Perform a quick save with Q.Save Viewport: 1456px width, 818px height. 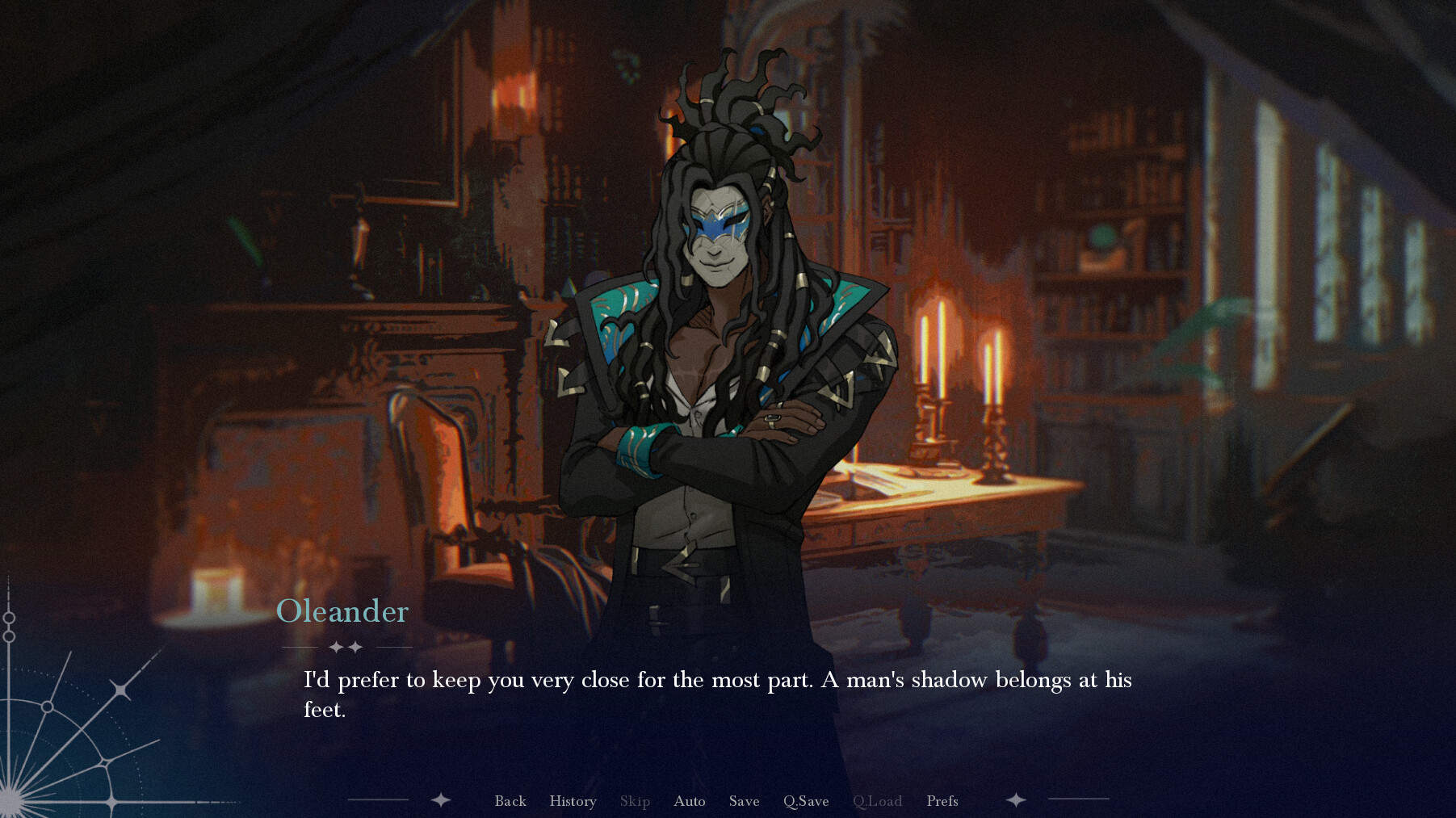tap(805, 801)
